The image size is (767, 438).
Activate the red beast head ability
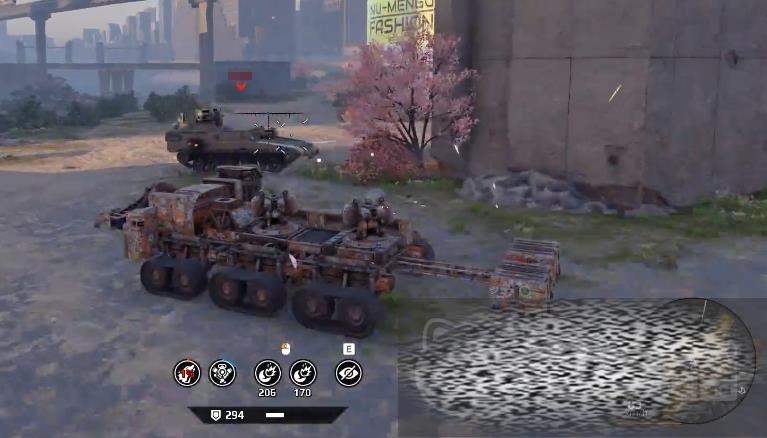tap(187, 373)
